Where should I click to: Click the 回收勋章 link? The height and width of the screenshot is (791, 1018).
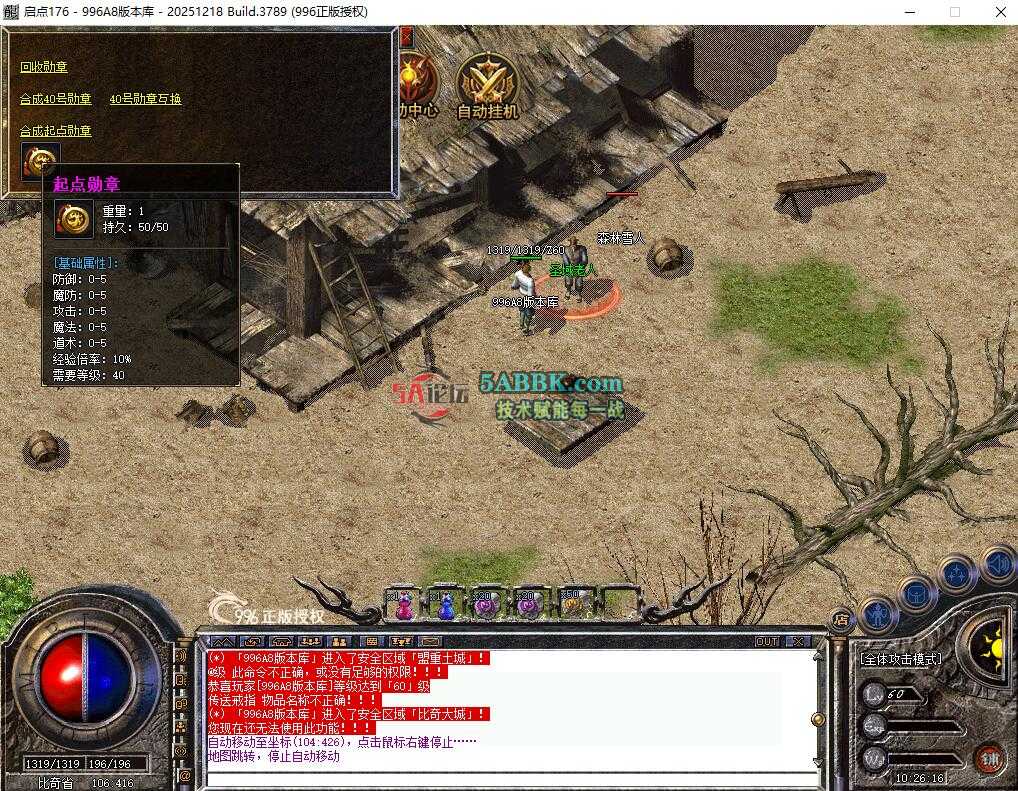click(44, 67)
